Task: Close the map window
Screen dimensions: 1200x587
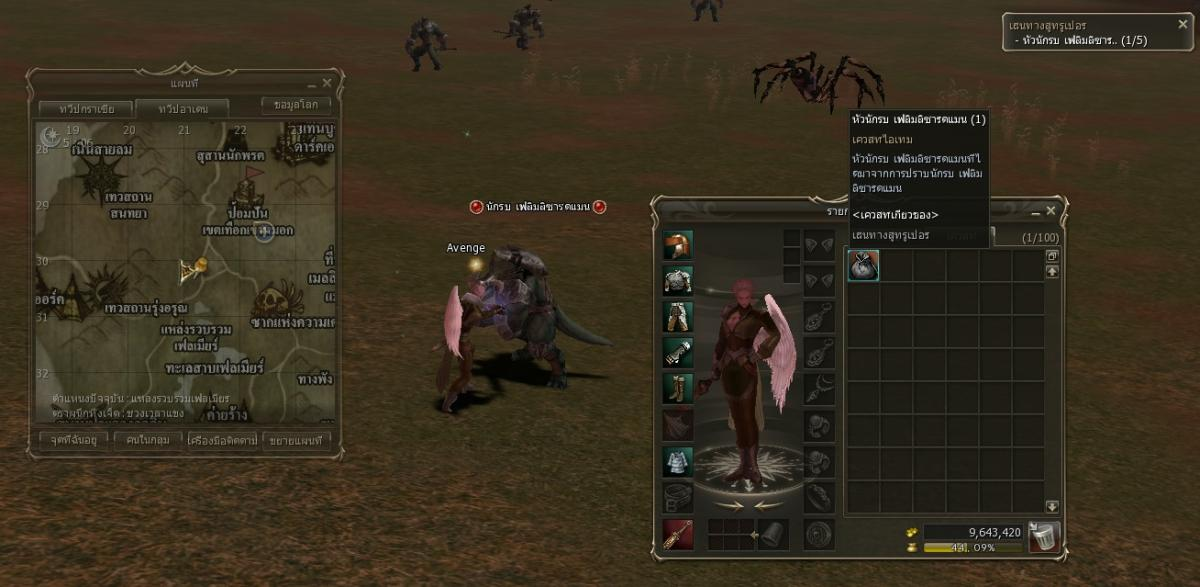Action: tap(327, 83)
